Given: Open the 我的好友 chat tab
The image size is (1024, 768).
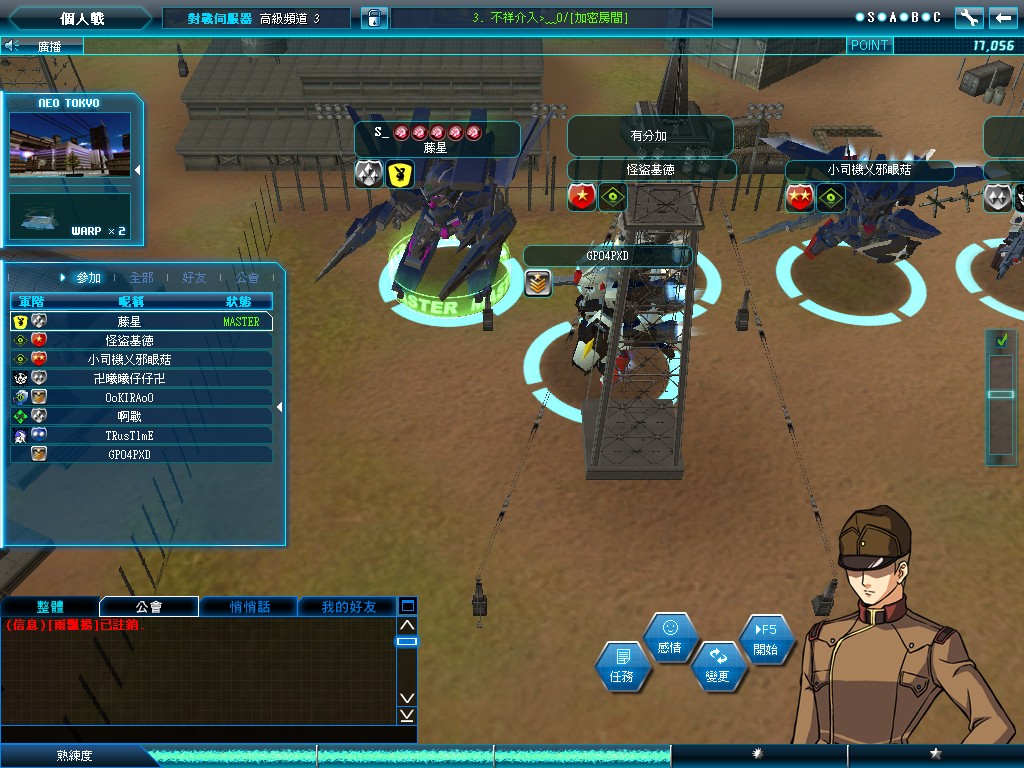Looking at the screenshot, I should tap(348, 607).
